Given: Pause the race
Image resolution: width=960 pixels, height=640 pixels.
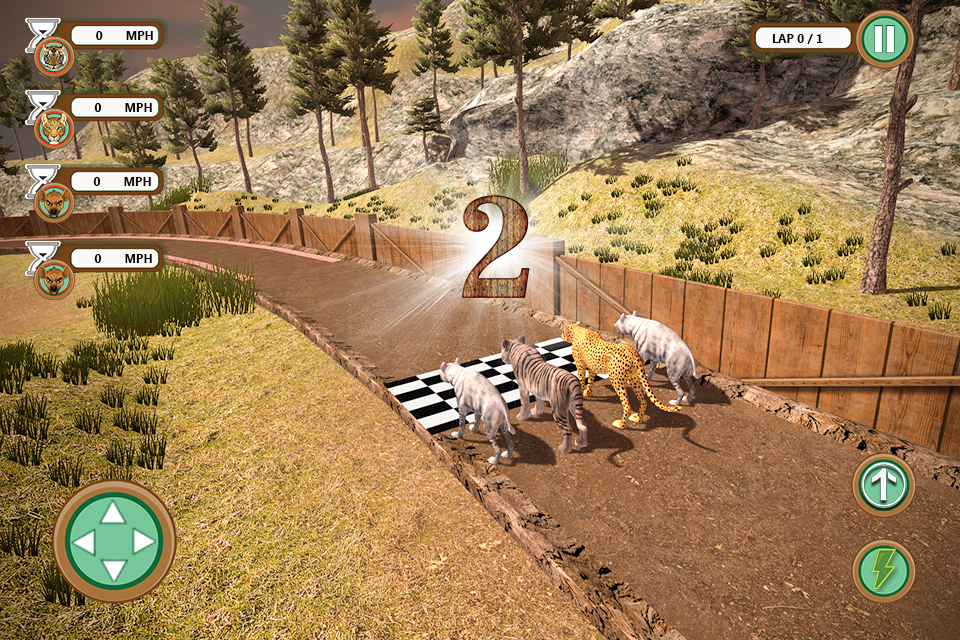Looking at the screenshot, I should pos(885,39).
